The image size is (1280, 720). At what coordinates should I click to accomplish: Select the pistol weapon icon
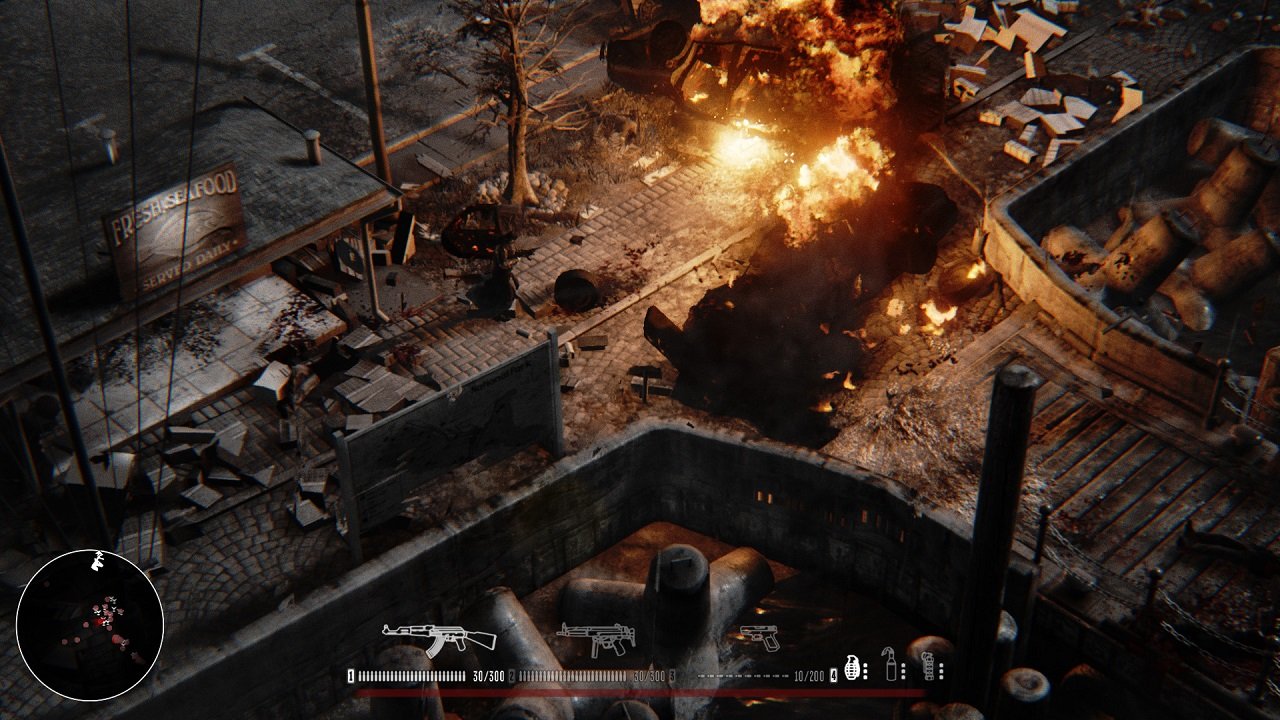tap(759, 639)
